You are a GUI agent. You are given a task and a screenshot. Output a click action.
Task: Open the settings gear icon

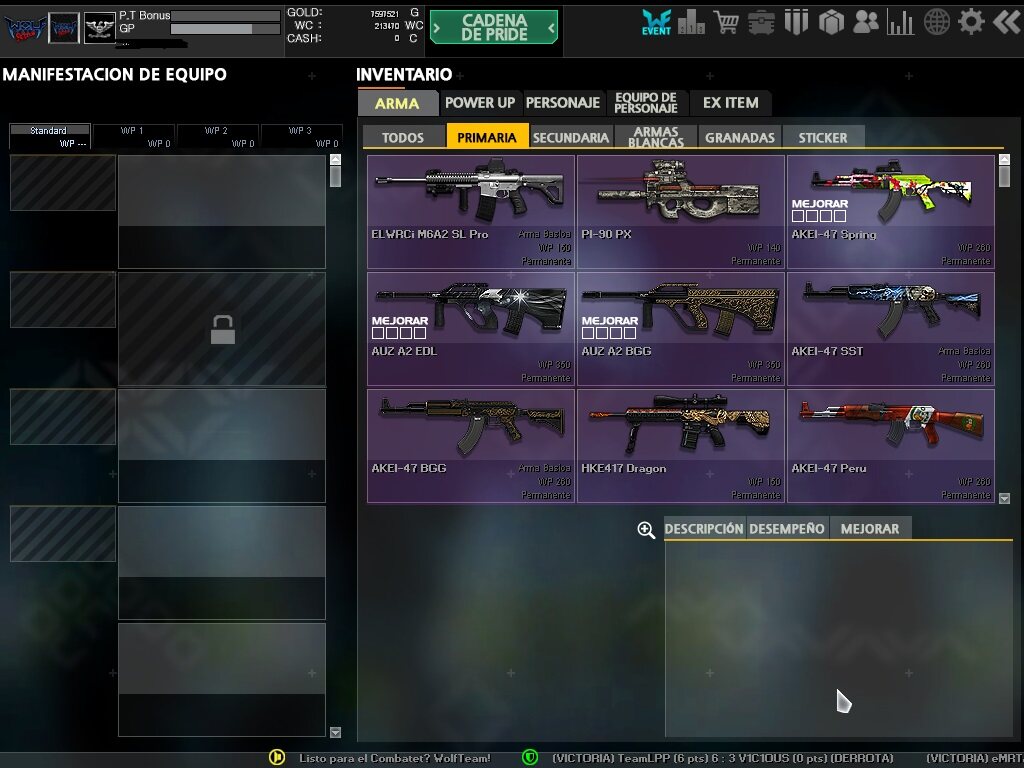(x=971, y=22)
